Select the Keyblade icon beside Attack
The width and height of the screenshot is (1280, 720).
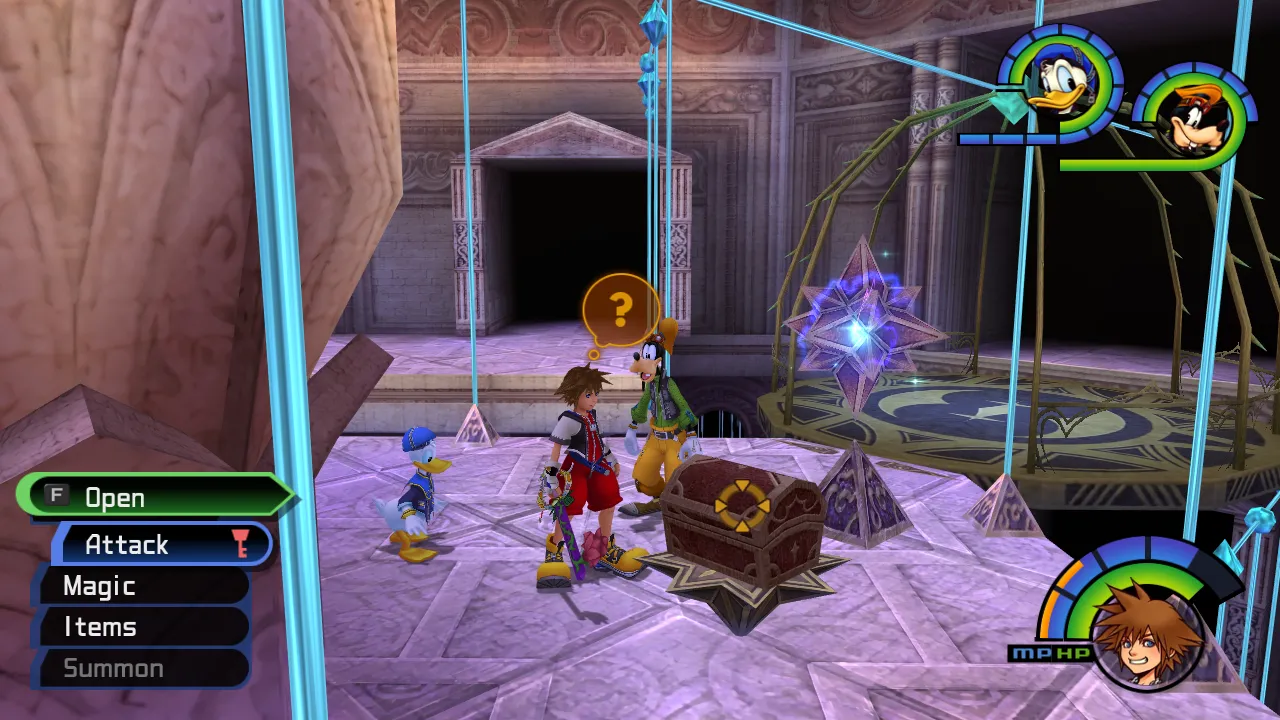click(243, 544)
